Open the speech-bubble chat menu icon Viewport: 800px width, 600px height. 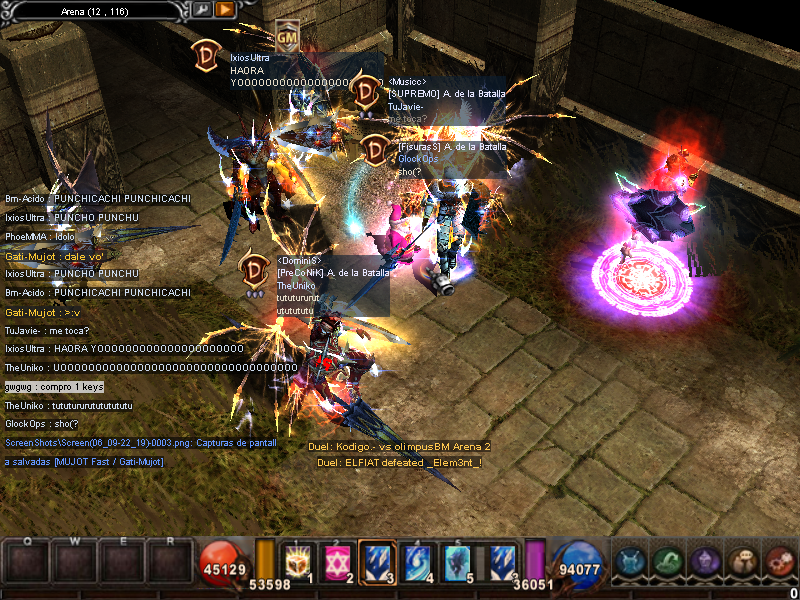741,562
